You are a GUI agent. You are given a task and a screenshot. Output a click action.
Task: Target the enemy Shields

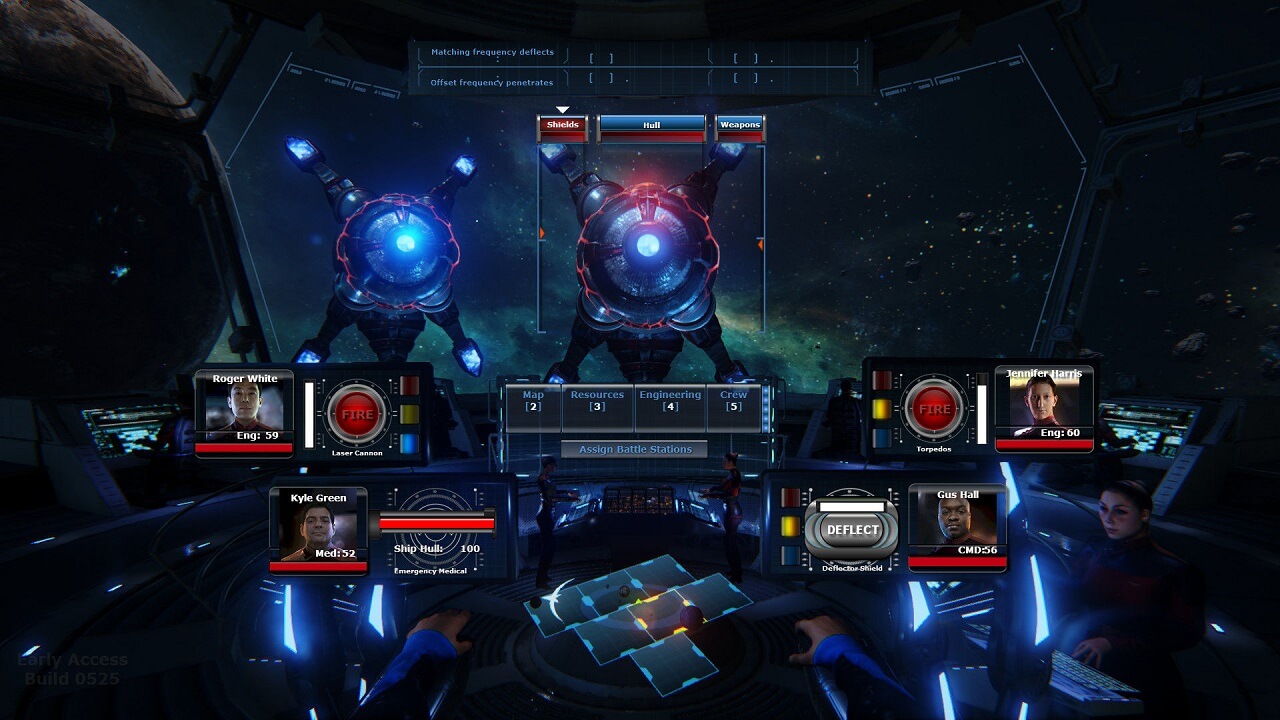(563, 126)
